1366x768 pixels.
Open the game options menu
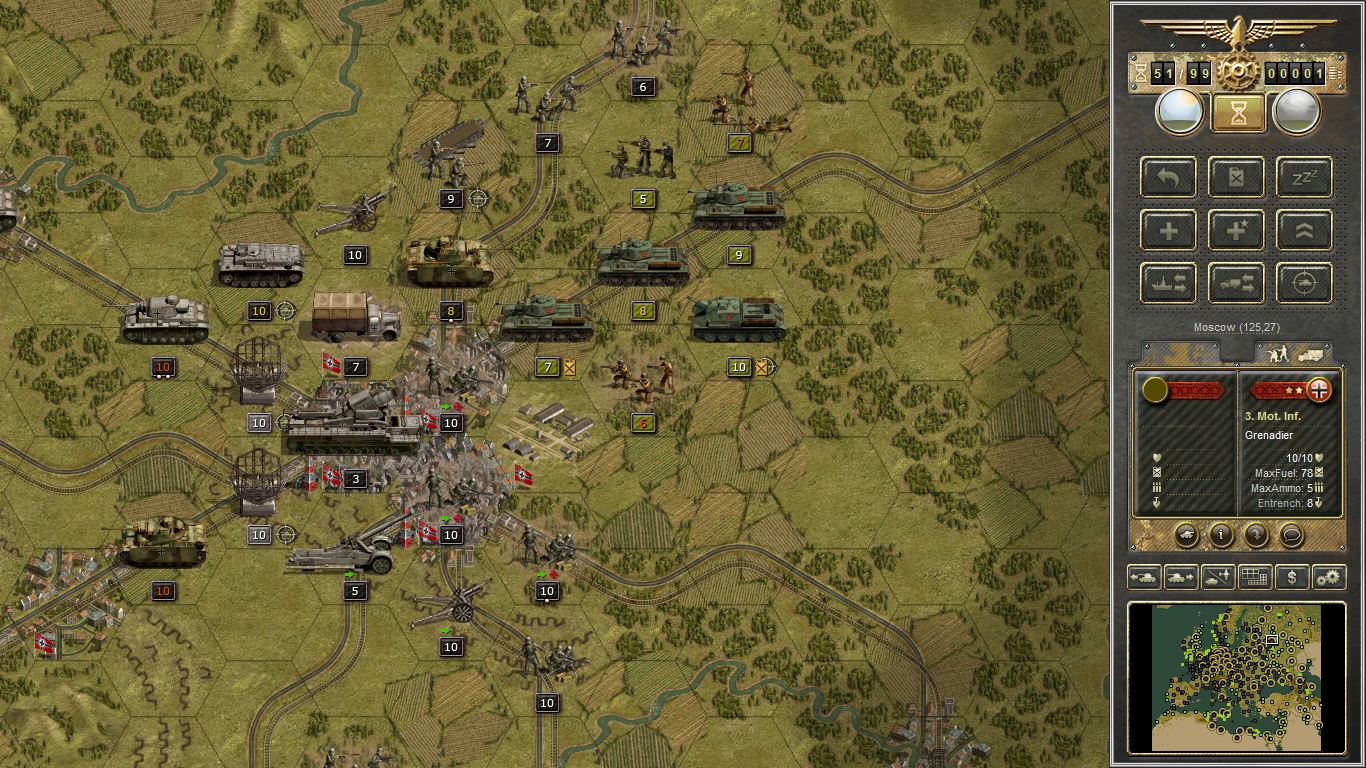pos(1327,577)
